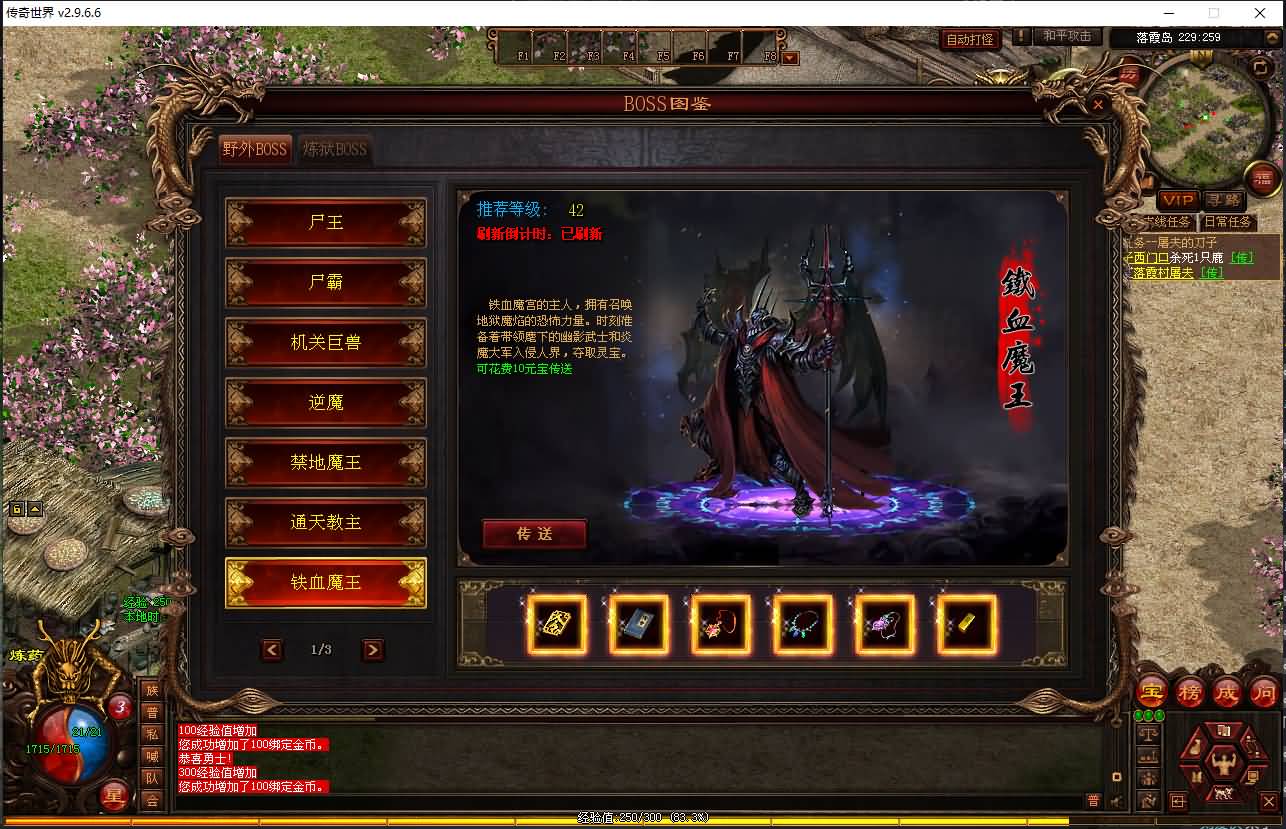Collapse the hex shortcut menu panel
Image resolution: width=1286 pixels, height=829 pixels.
pos(1178,801)
